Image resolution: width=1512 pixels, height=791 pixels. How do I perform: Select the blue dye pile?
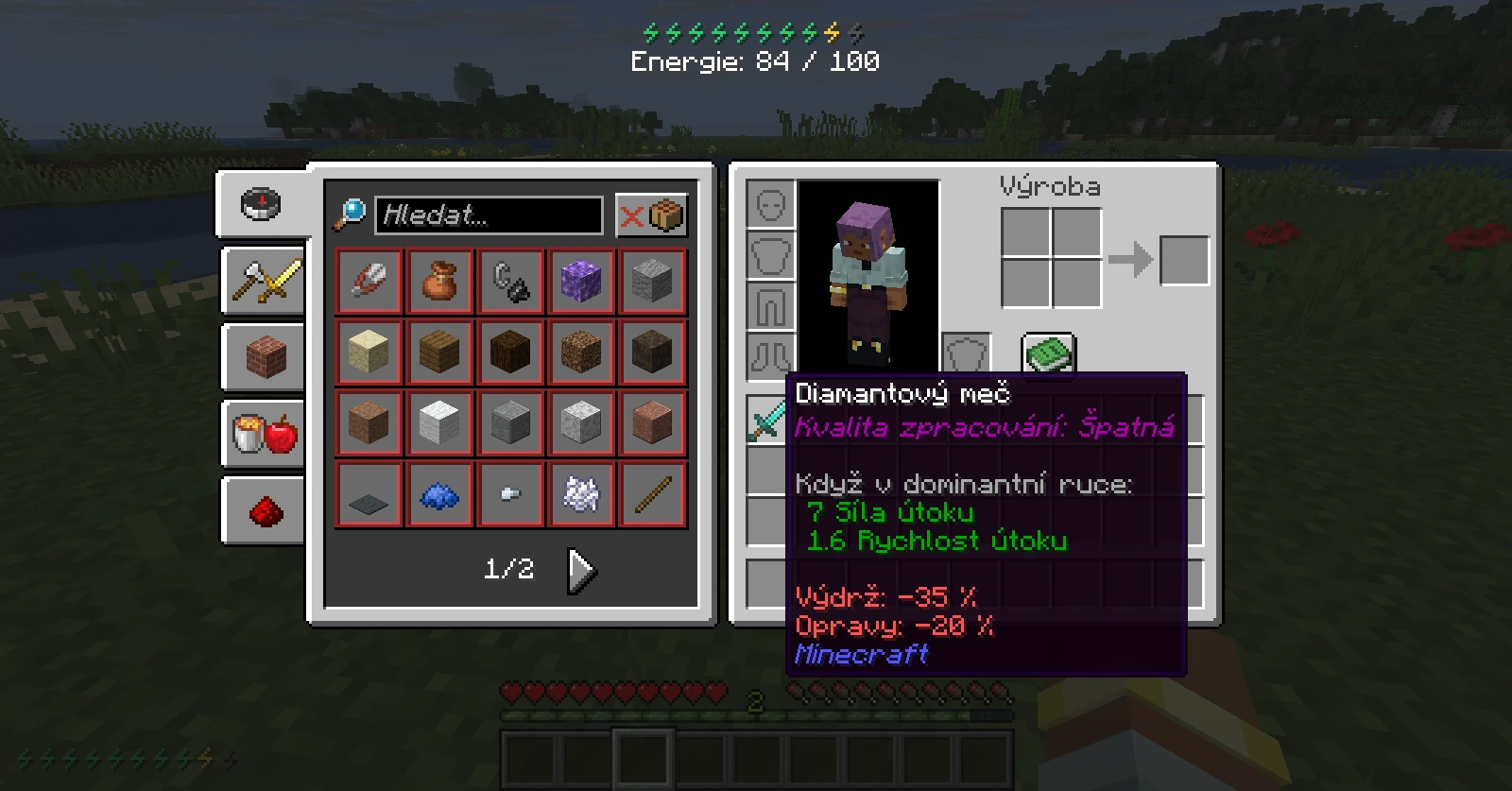(439, 493)
